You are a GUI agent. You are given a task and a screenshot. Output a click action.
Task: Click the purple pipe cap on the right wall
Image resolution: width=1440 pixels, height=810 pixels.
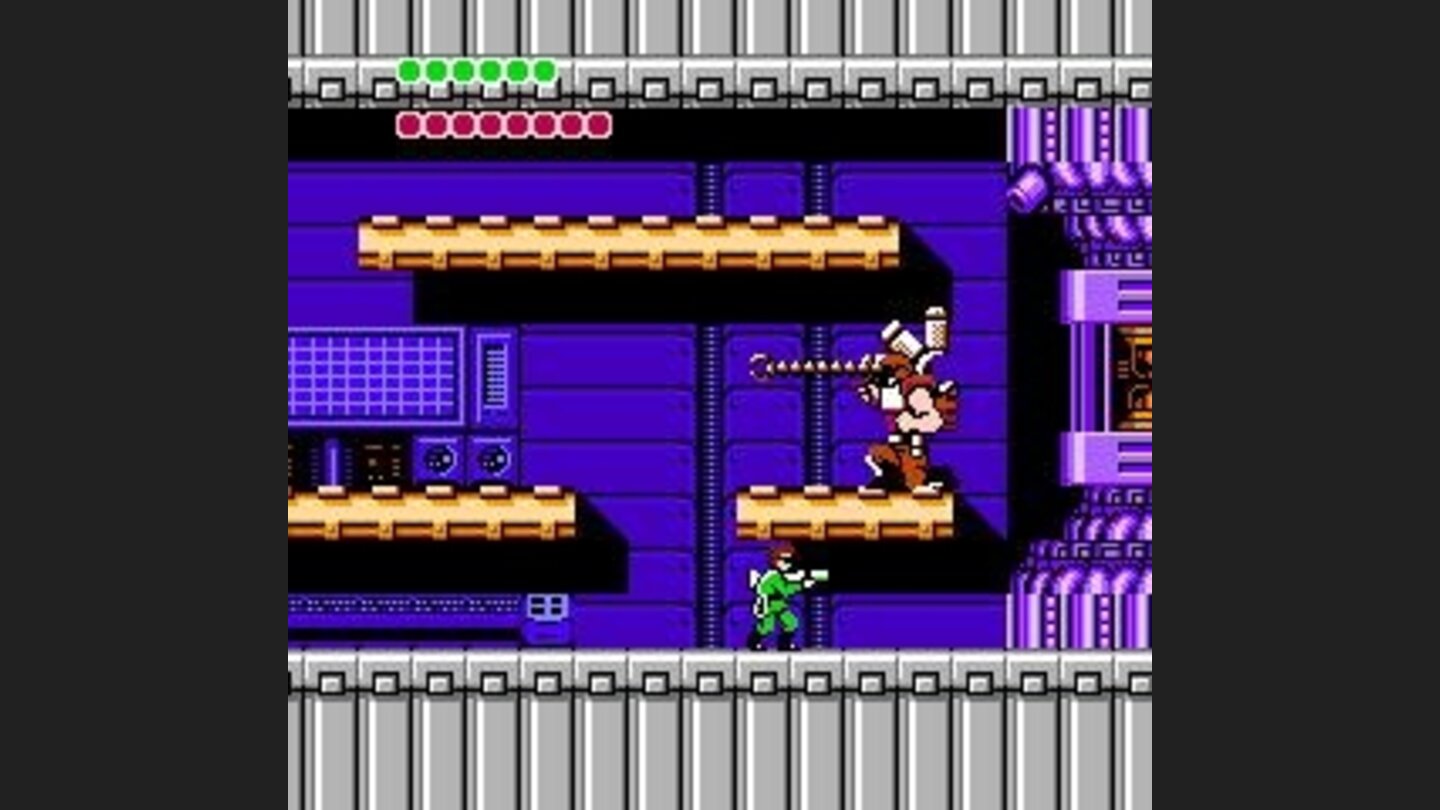(1028, 192)
